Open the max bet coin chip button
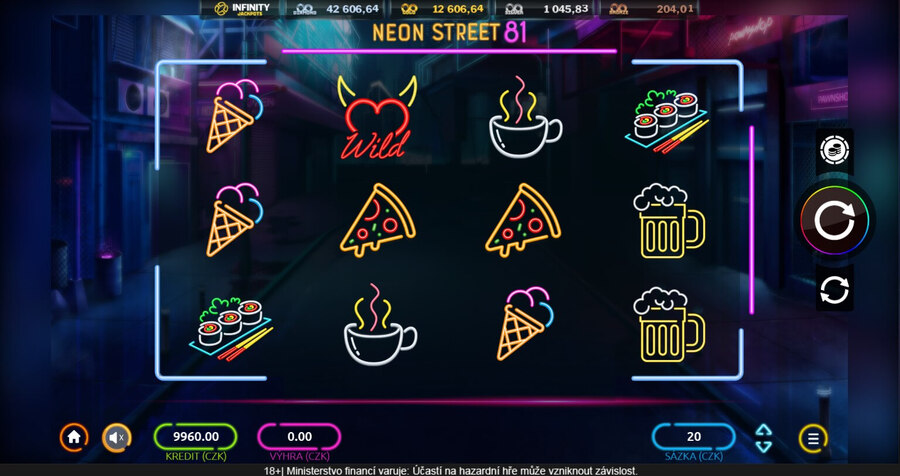Viewport: 900px width, 476px height. click(834, 150)
